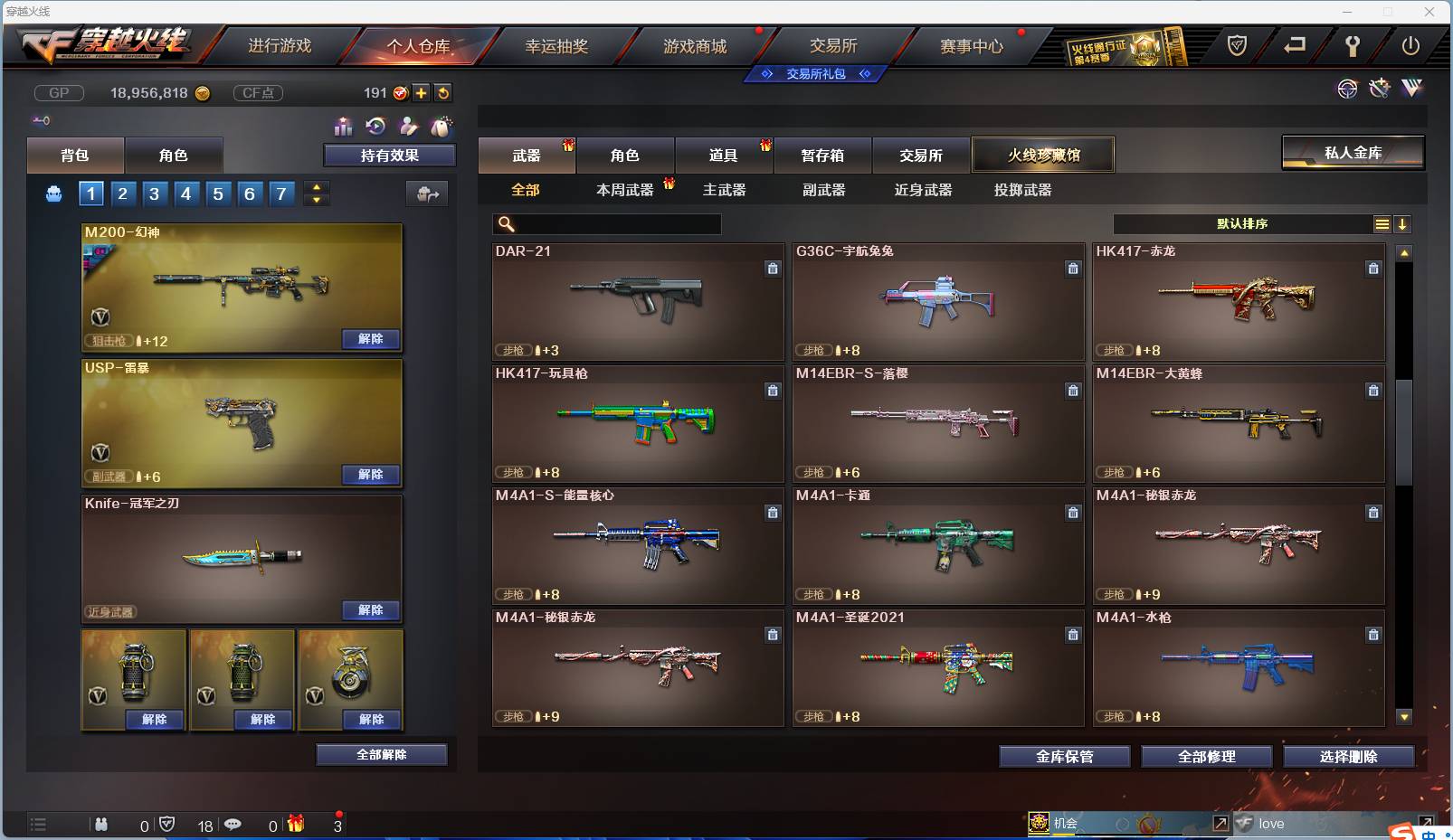The height and width of the screenshot is (840, 1453).
Task: Click the plus icon to recharge CF点
Action: click(422, 92)
